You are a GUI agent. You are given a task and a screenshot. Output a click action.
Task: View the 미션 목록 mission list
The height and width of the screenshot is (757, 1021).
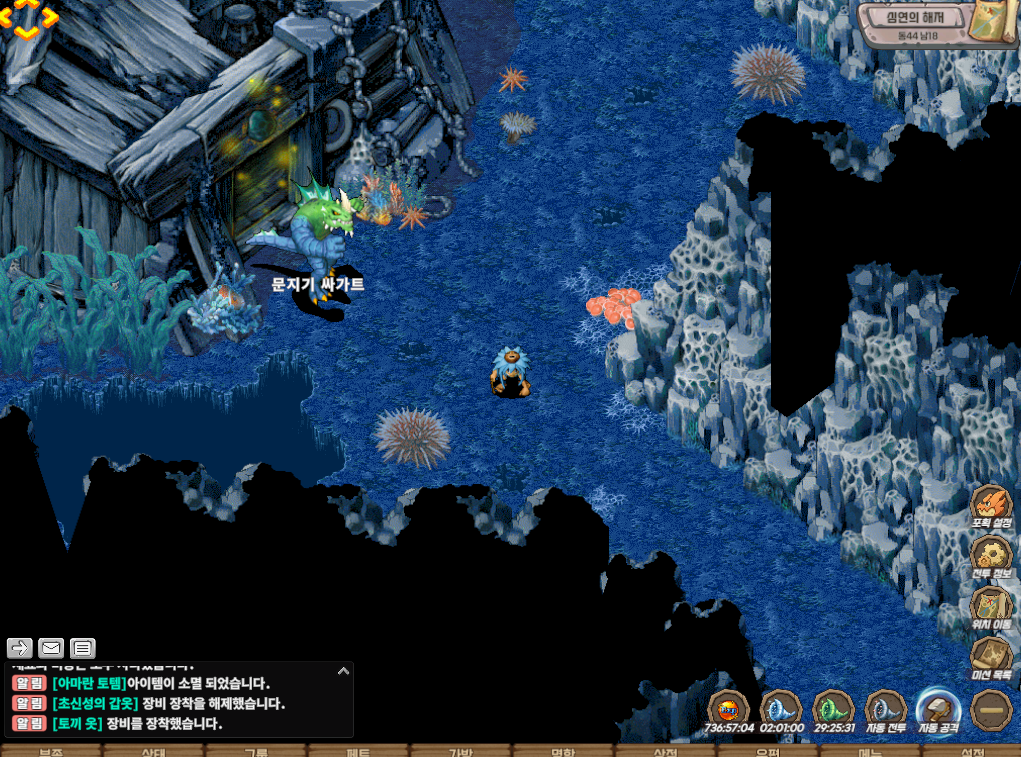click(991, 658)
